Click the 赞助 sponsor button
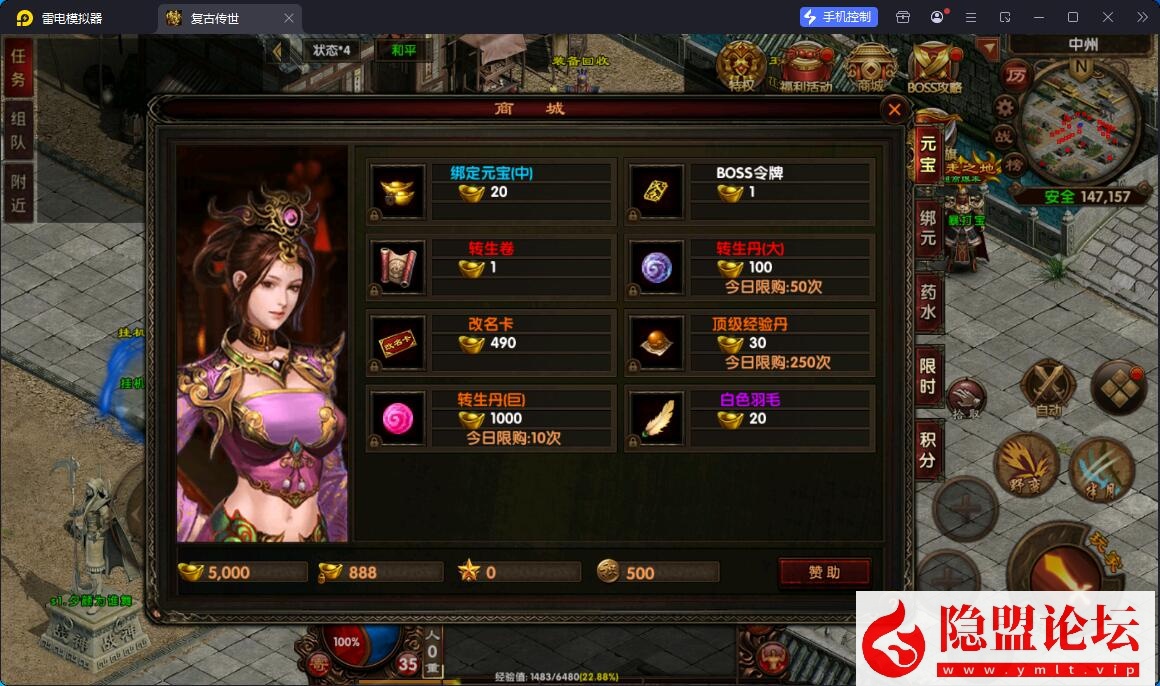This screenshot has height=686, width=1160. click(824, 572)
